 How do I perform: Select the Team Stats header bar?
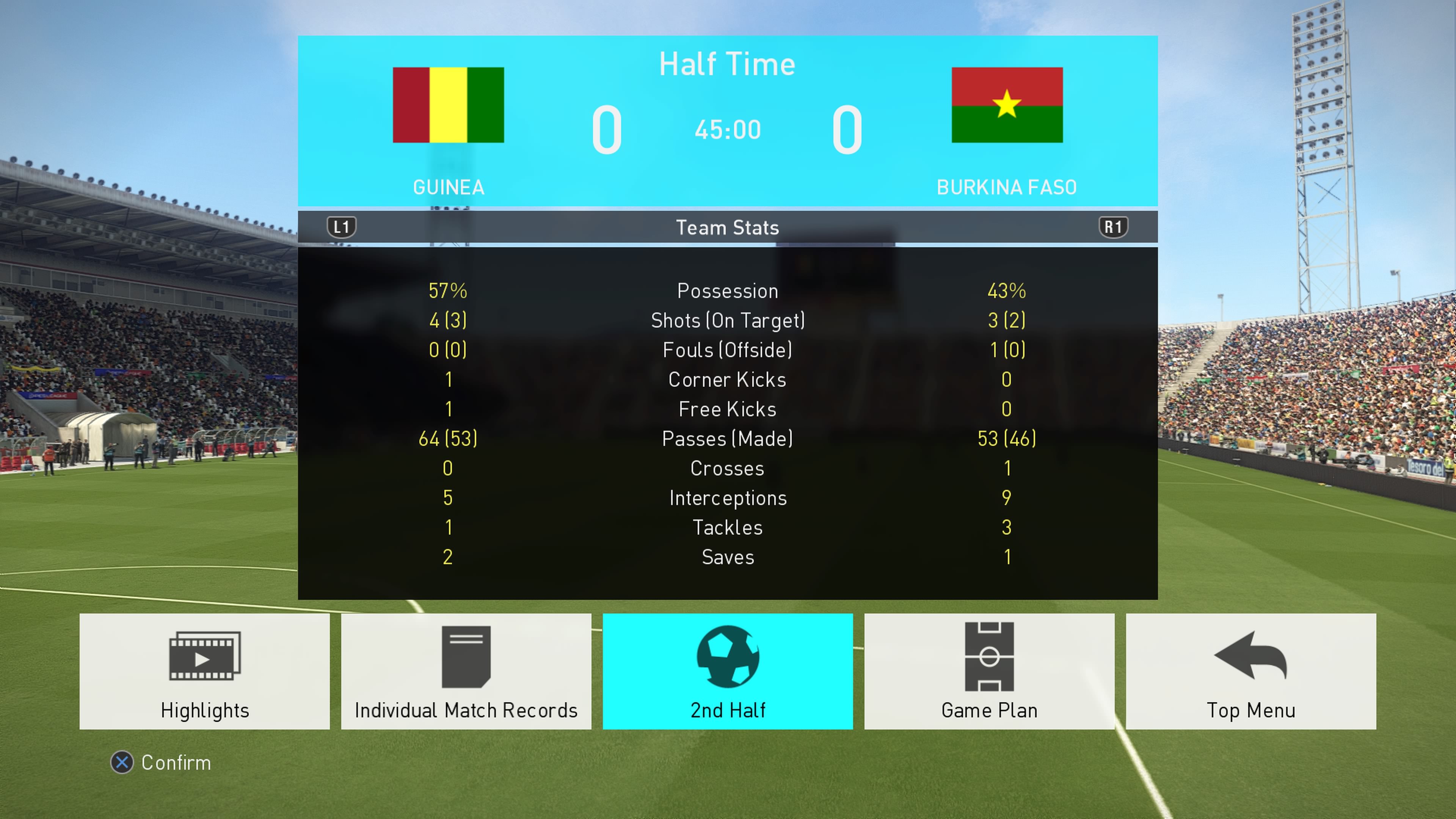(x=728, y=227)
